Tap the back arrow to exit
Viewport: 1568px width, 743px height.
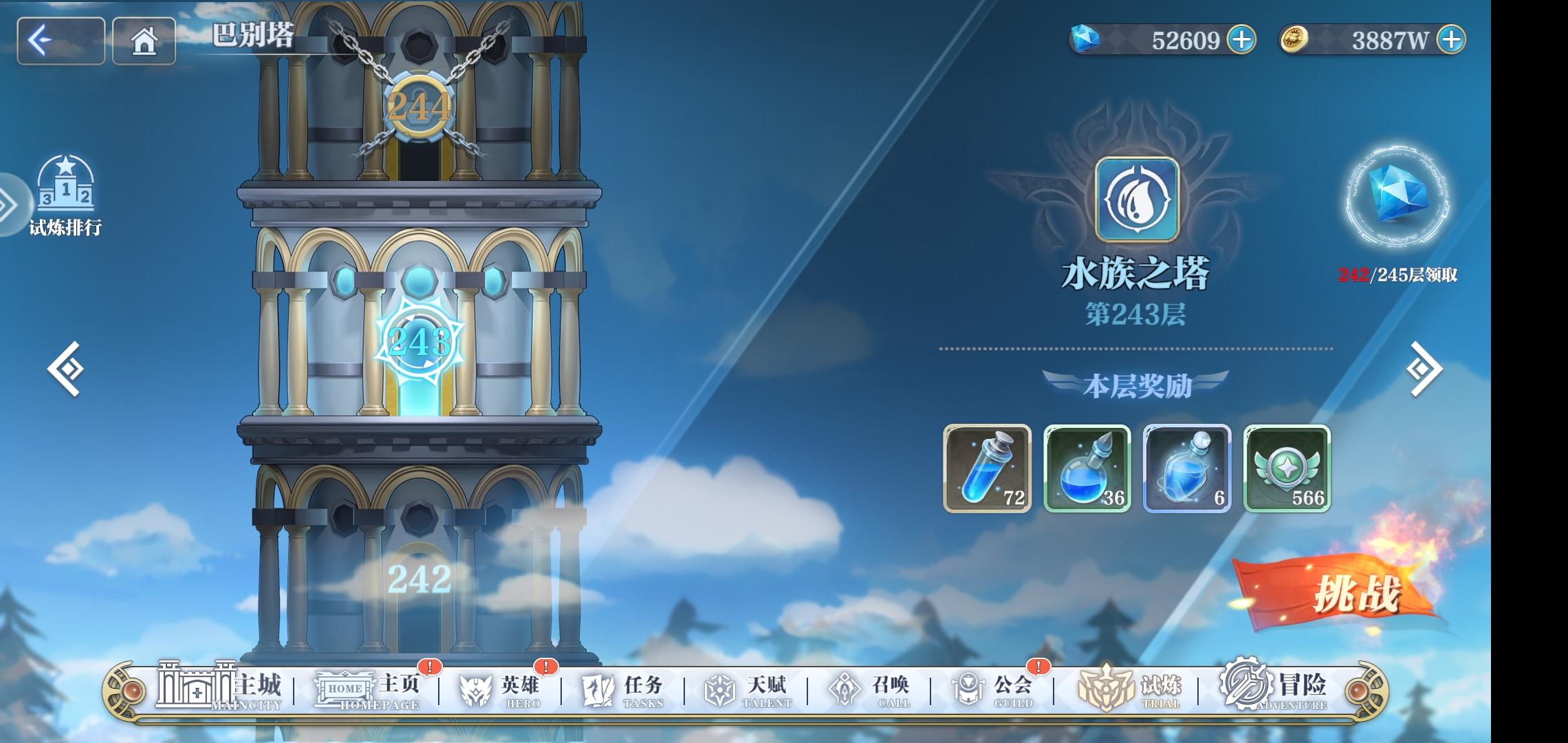tap(59, 42)
